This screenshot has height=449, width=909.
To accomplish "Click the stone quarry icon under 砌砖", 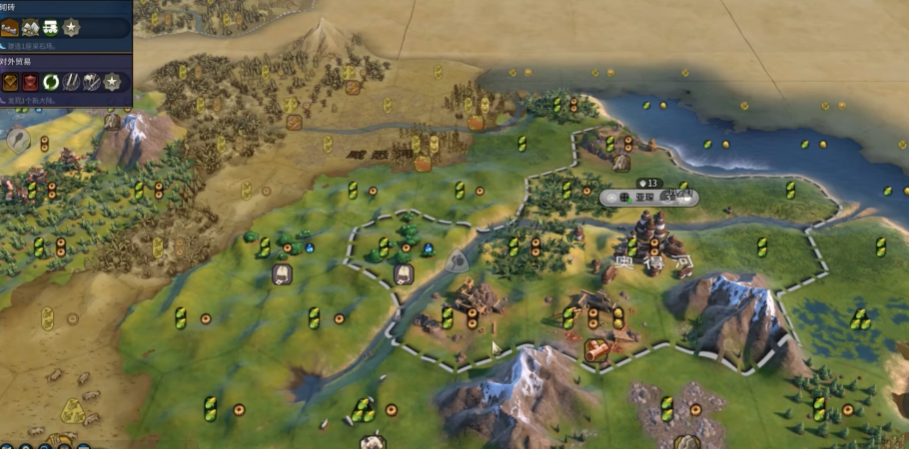I will coord(30,28).
